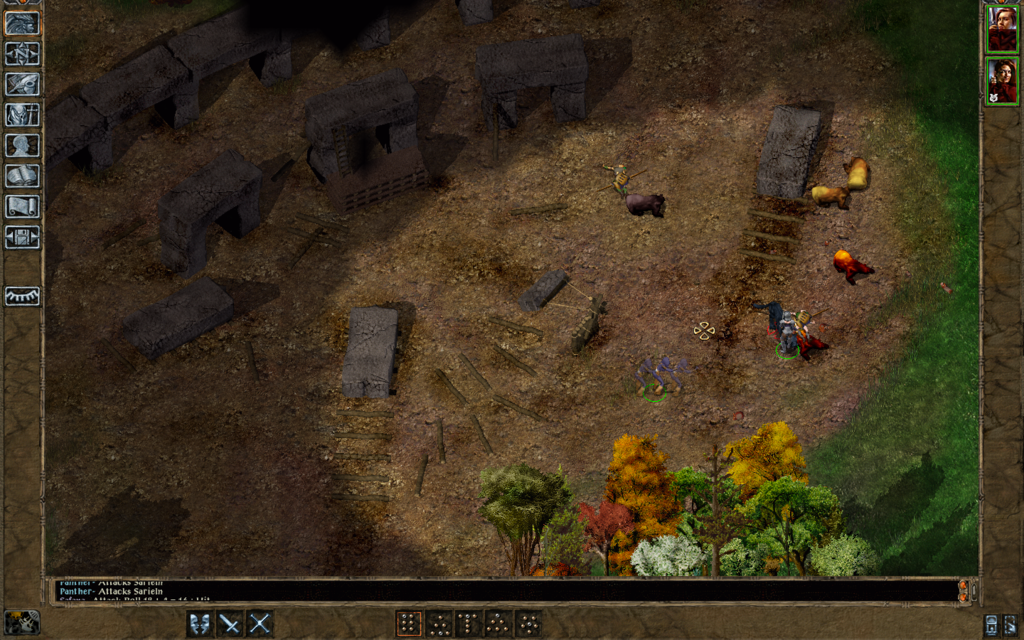Choose the single sword attack action

tap(230, 624)
